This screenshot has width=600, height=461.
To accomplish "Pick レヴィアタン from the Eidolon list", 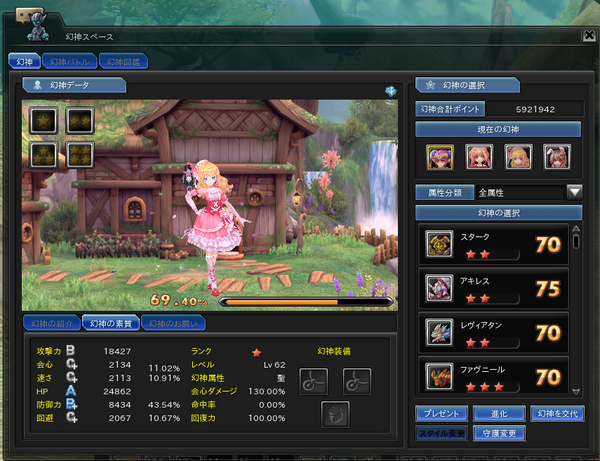I will [x=492, y=333].
